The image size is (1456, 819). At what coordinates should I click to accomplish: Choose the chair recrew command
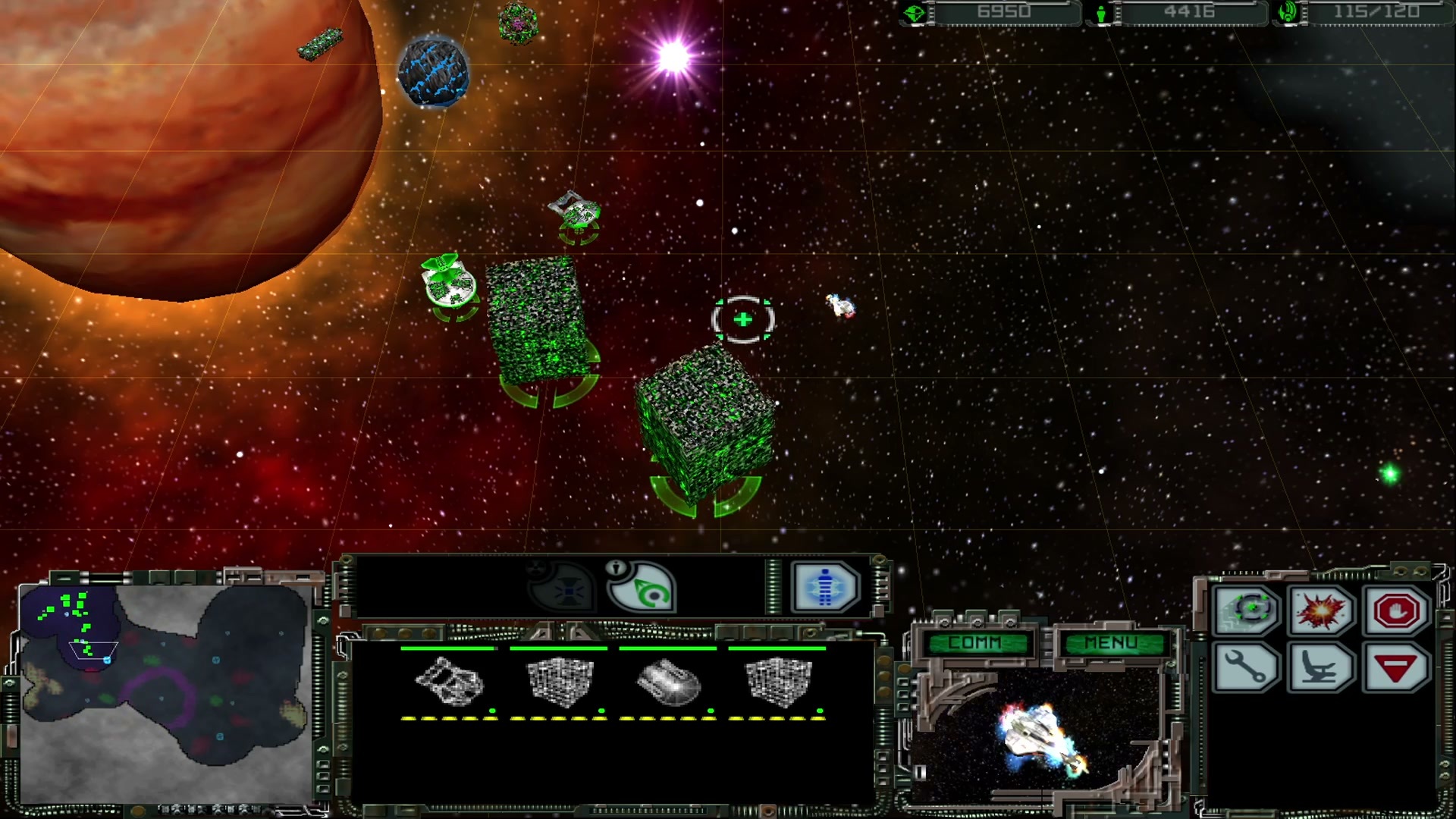click(1320, 668)
